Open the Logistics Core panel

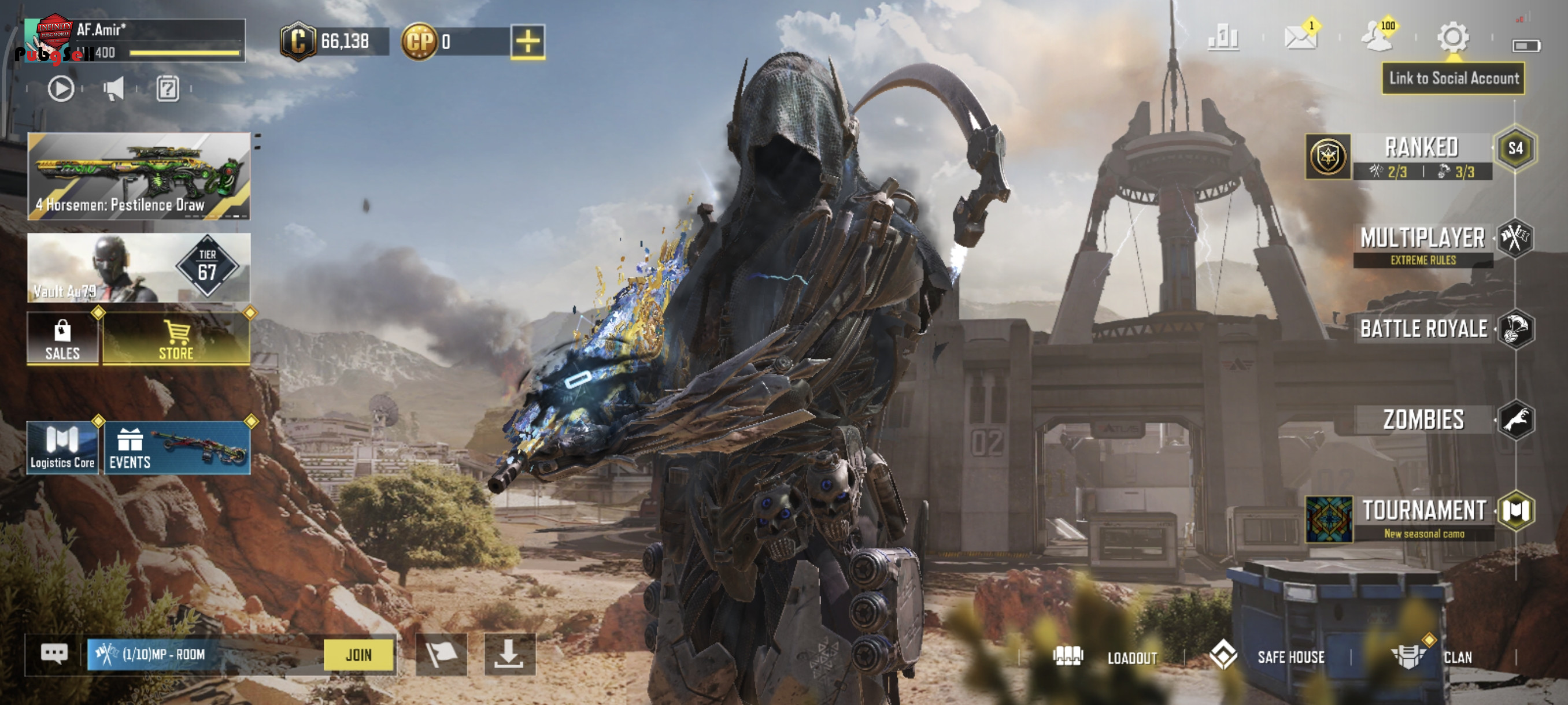pos(62,448)
